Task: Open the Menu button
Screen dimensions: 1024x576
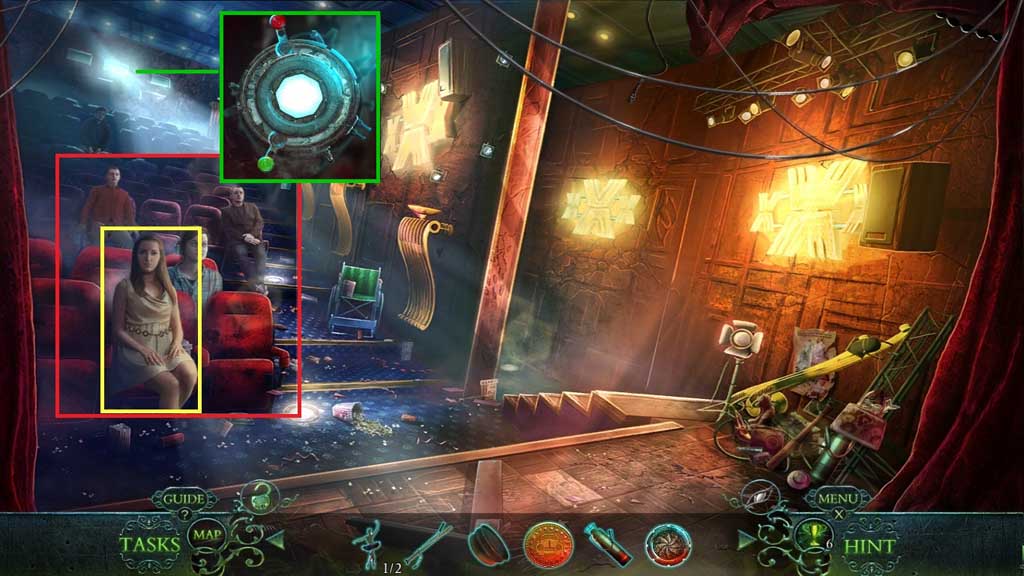Action: [838, 497]
